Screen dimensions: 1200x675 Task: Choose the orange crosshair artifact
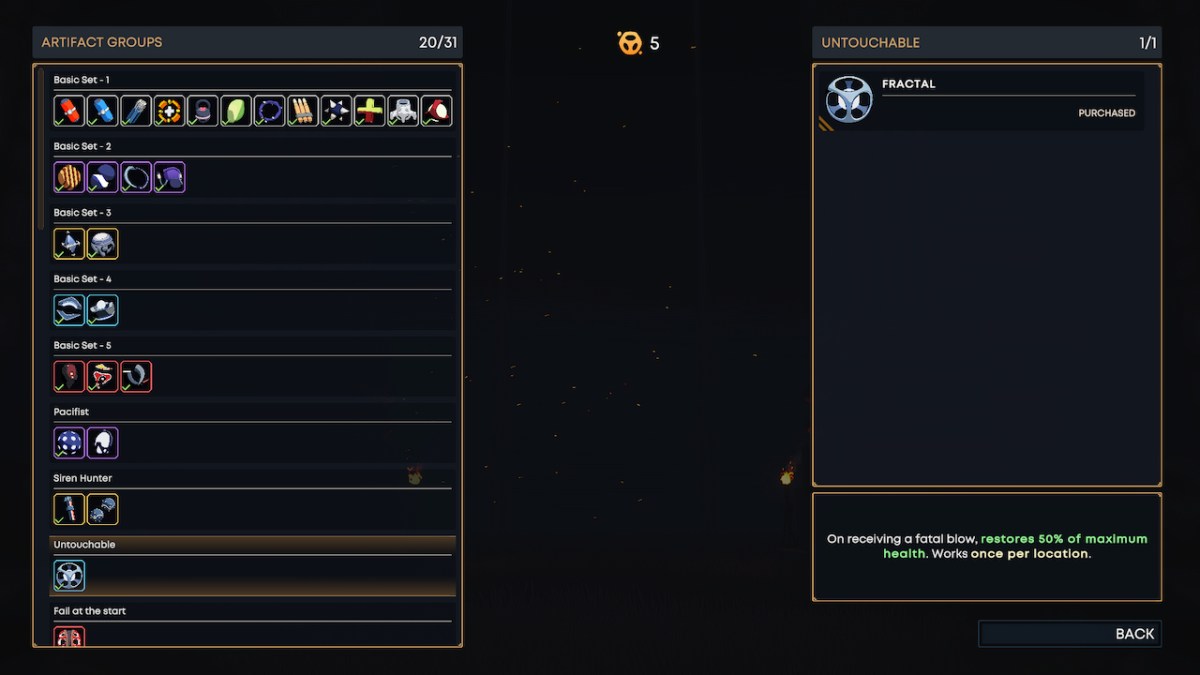click(x=169, y=110)
